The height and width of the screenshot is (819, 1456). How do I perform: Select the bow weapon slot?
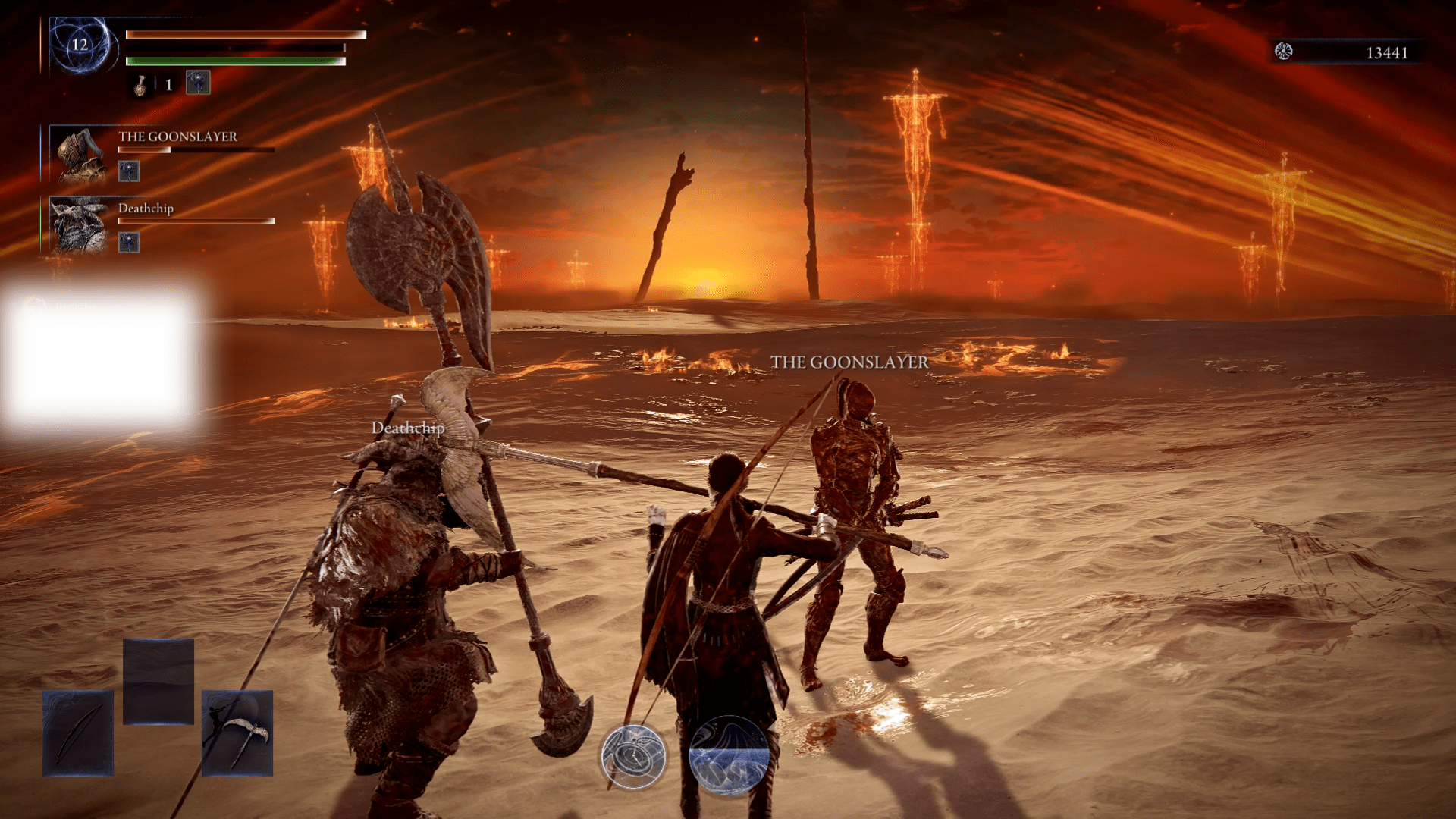78,733
